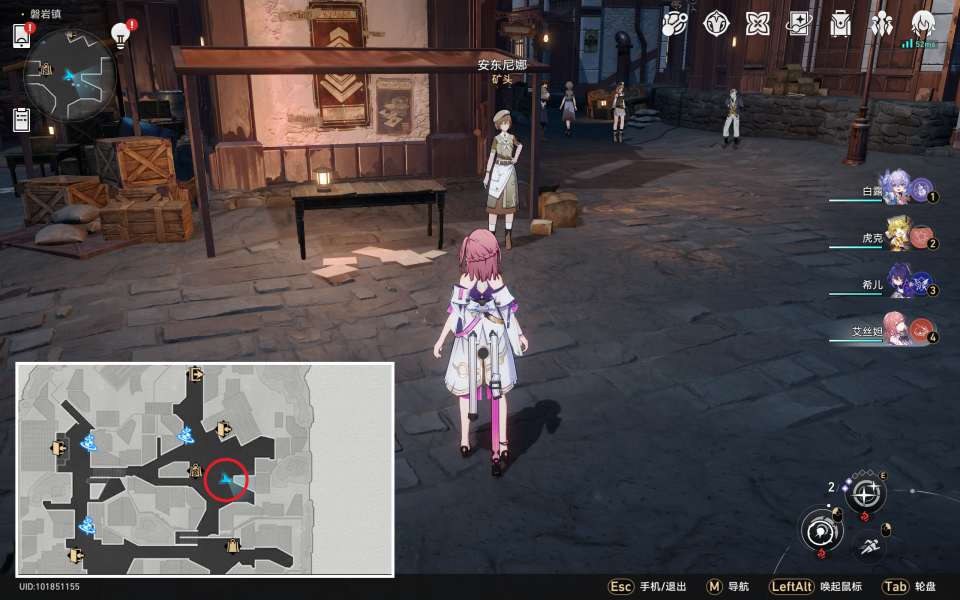
Task: Open the mission clipboard icon
Action: [x=21, y=120]
